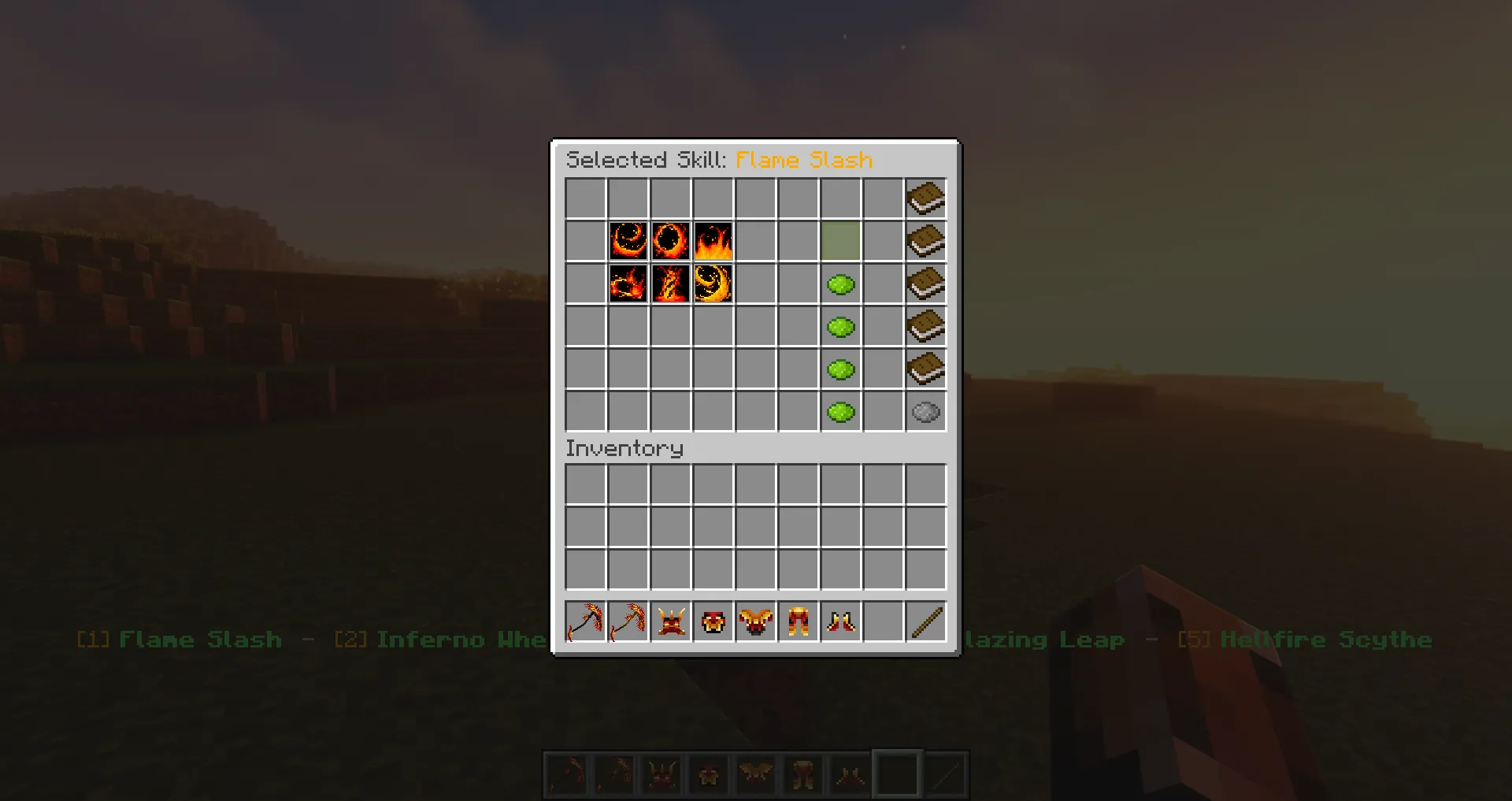Select the Inferno Wheel fire-ring skill icon
The image size is (1512, 801).
click(x=670, y=242)
